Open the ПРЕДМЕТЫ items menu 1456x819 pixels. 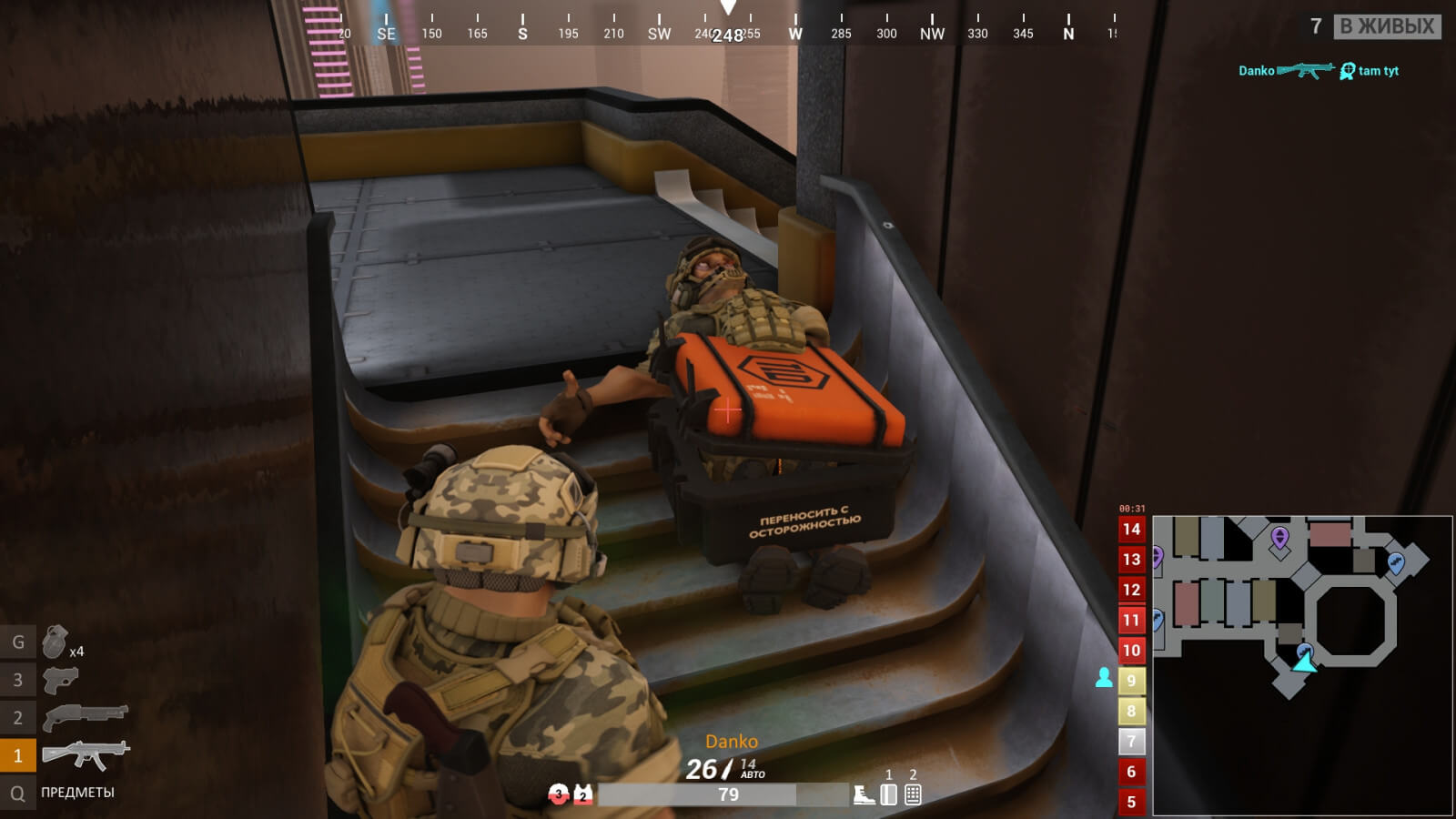tap(77, 793)
